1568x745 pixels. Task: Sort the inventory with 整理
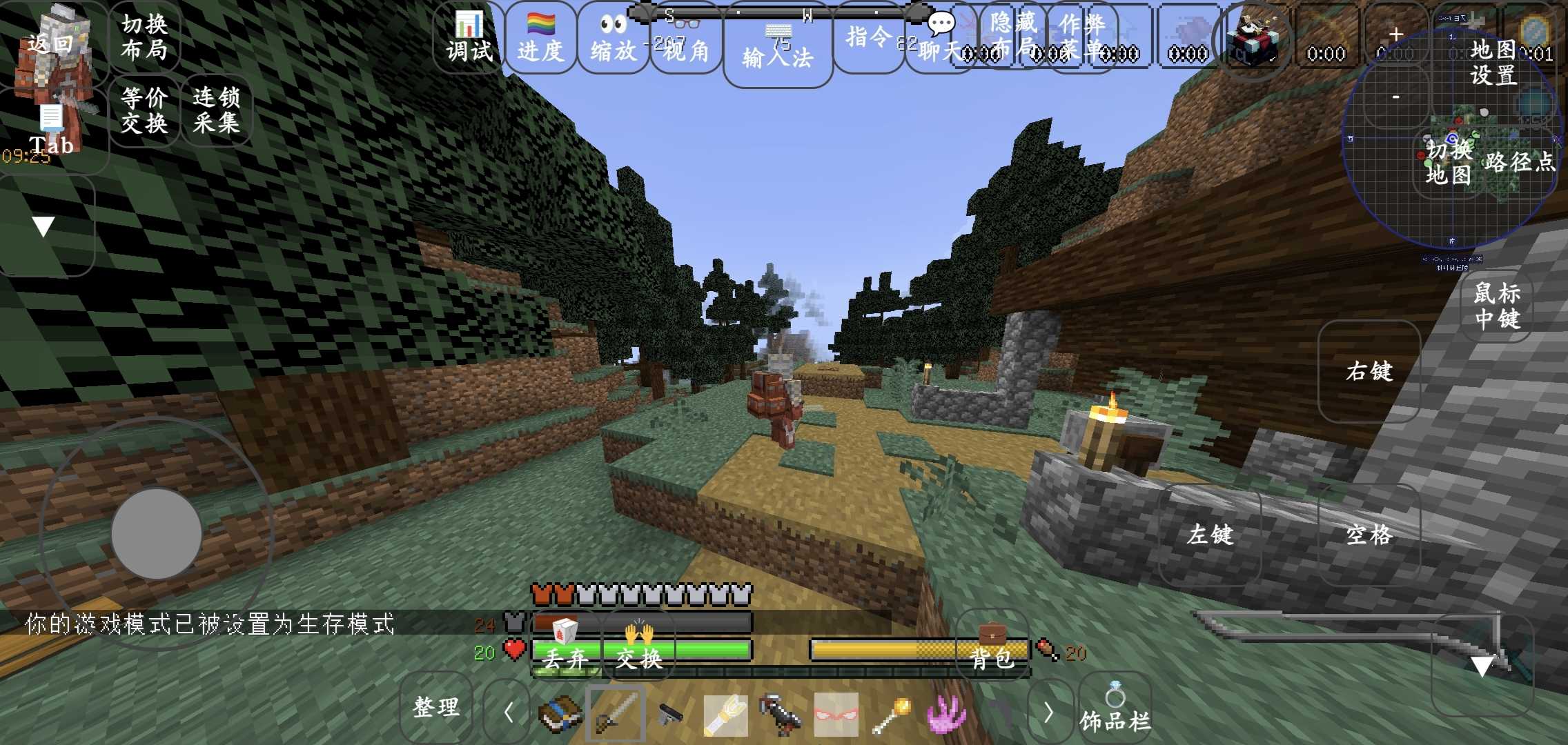[435, 707]
